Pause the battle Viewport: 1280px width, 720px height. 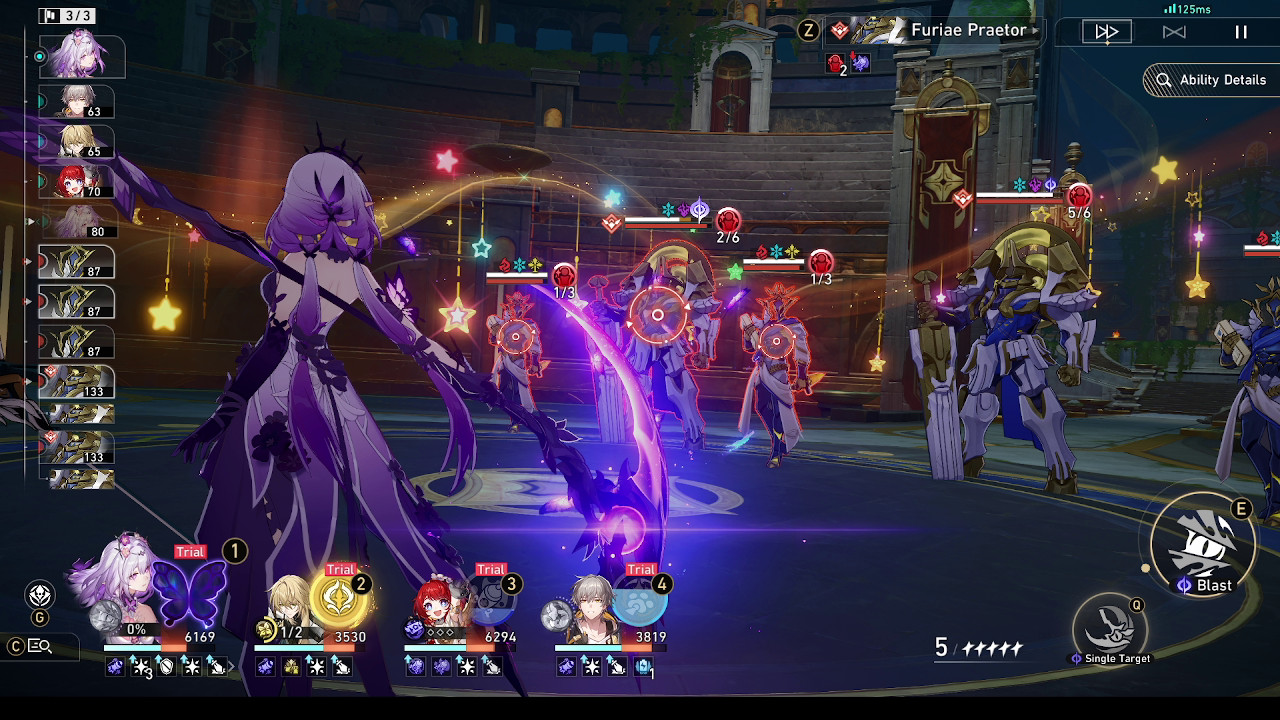coord(1240,31)
